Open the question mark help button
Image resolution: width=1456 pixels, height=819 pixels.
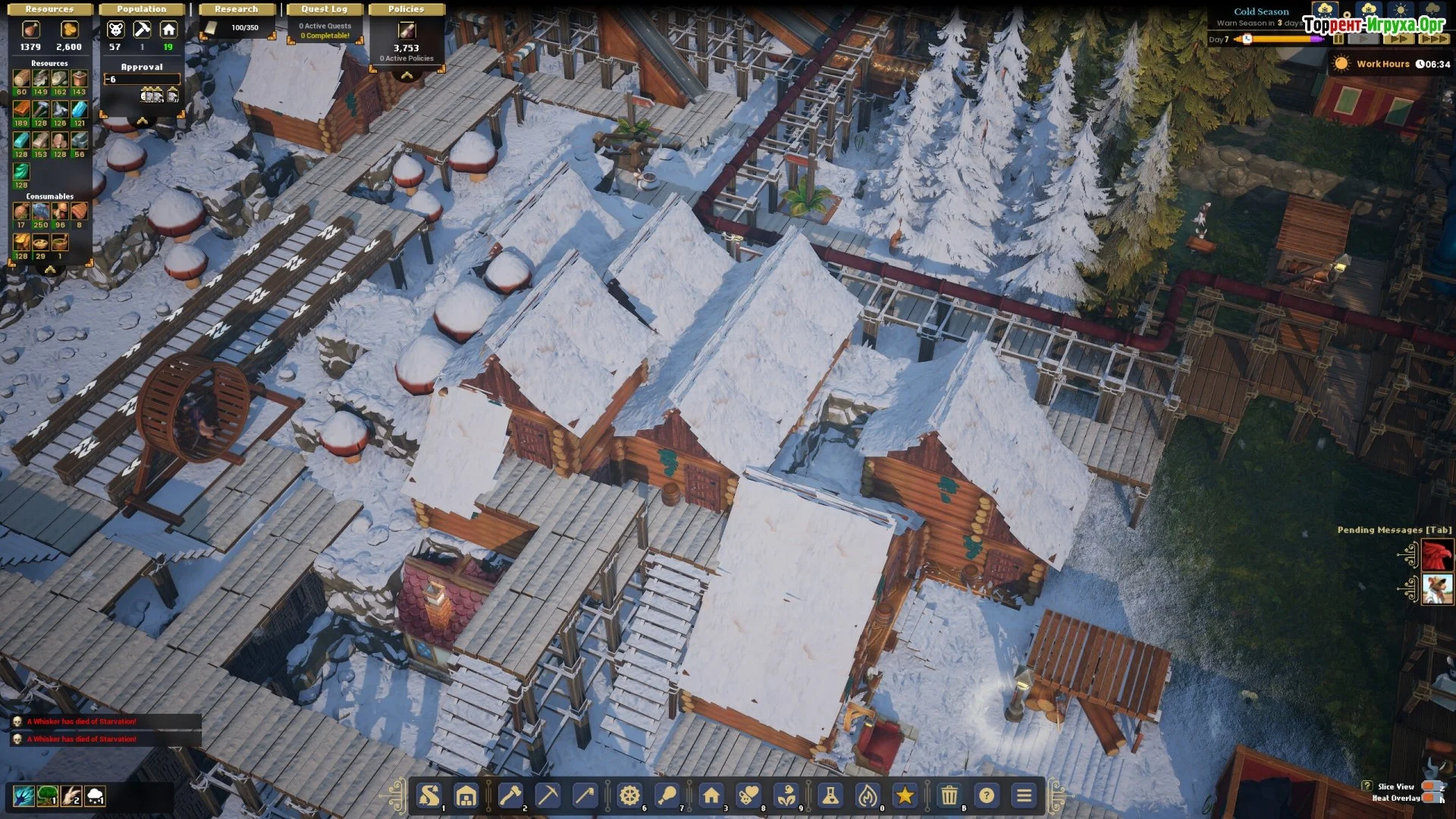tap(987, 795)
